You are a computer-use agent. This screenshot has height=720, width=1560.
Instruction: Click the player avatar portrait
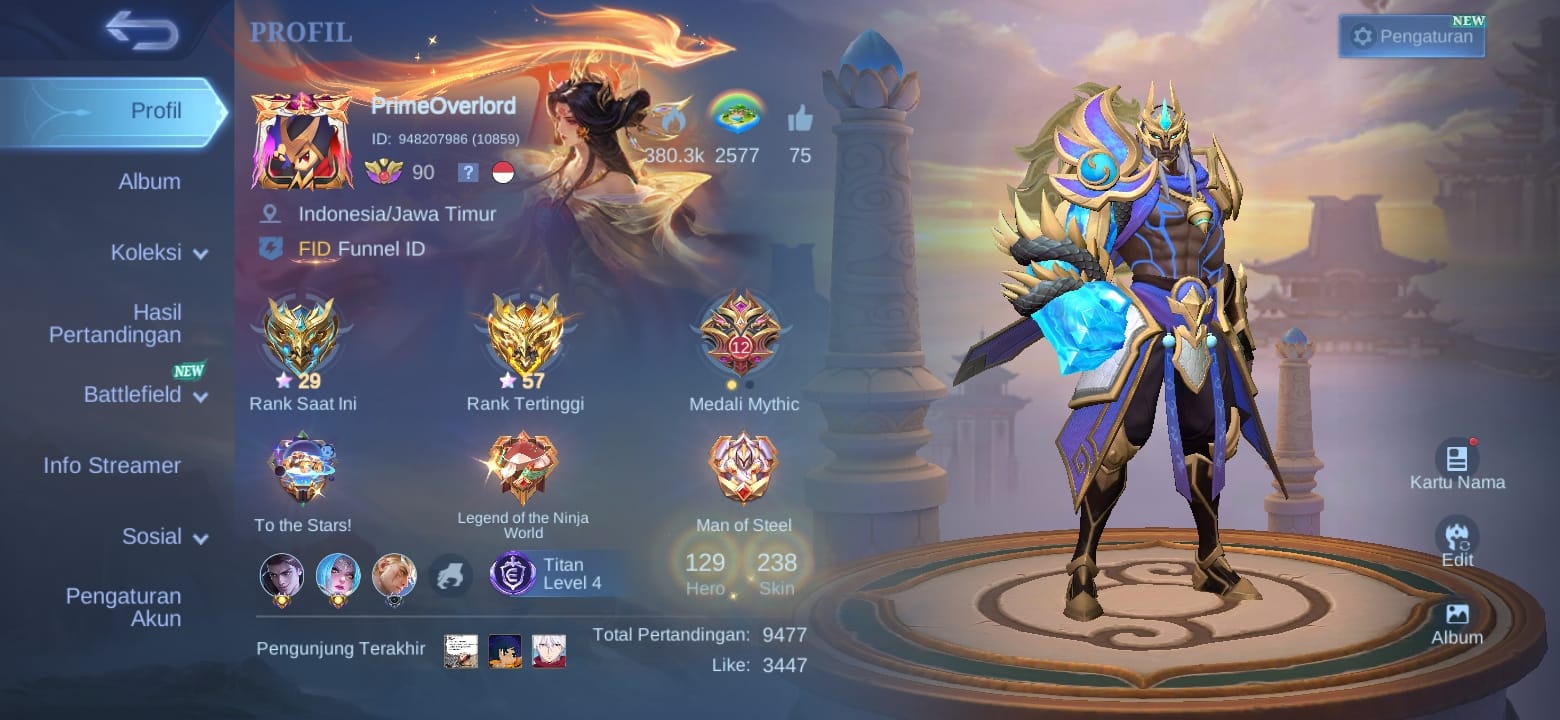[x=301, y=142]
